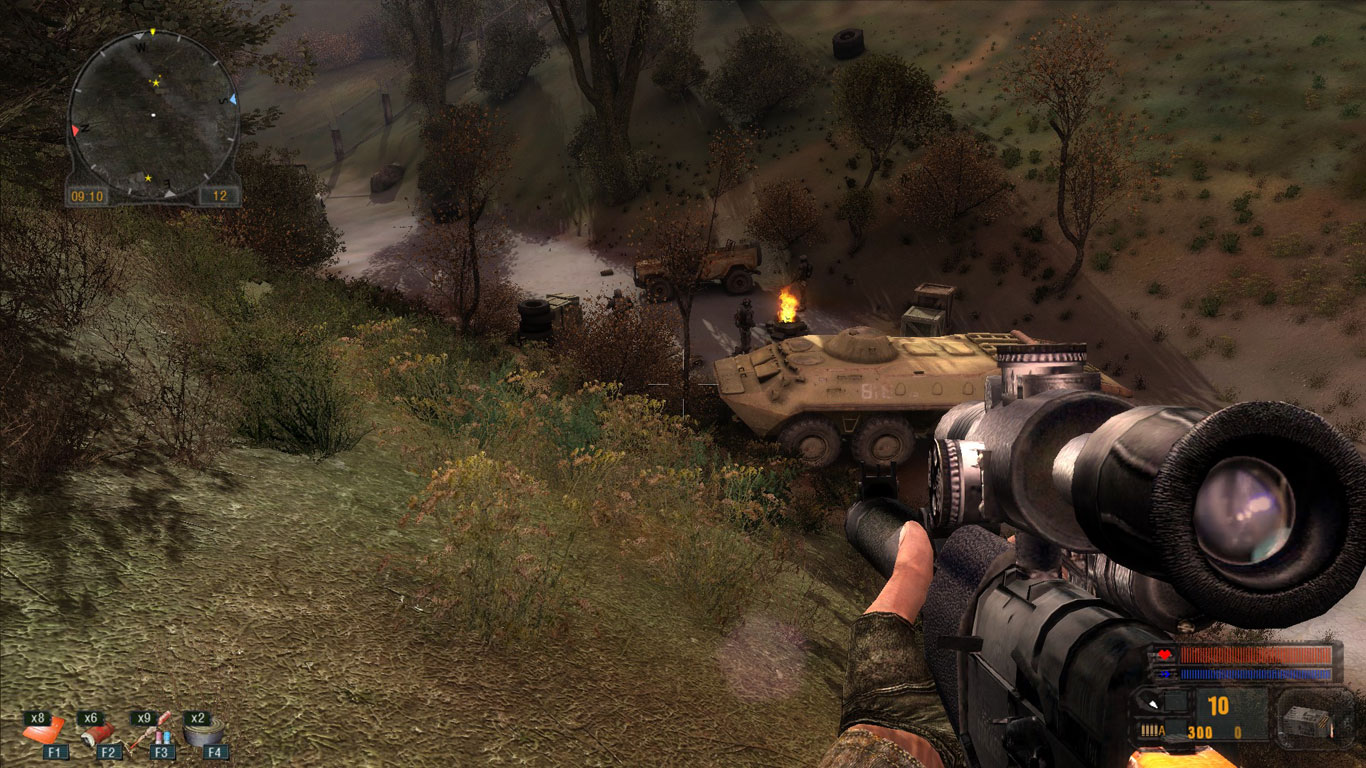Select the red canned food in slot F2
This screenshot has width=1366, height=768.
point(97,733)
